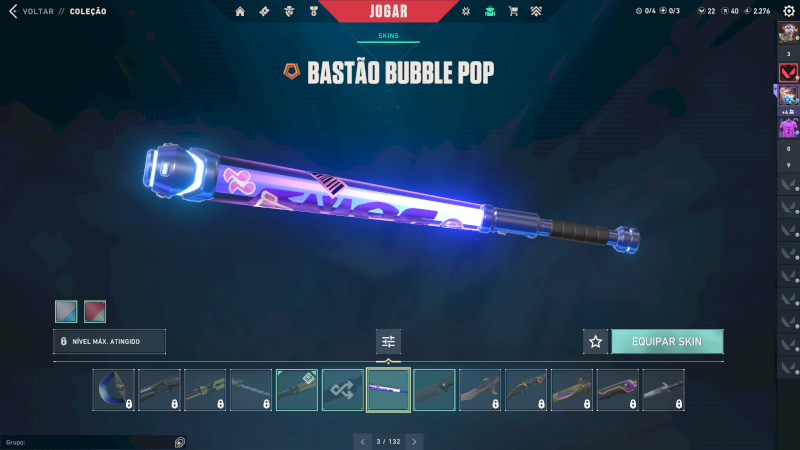Viewport: 800px width, 450px height.
Task: Open the settings gear icon
Action: click(788, 11)
